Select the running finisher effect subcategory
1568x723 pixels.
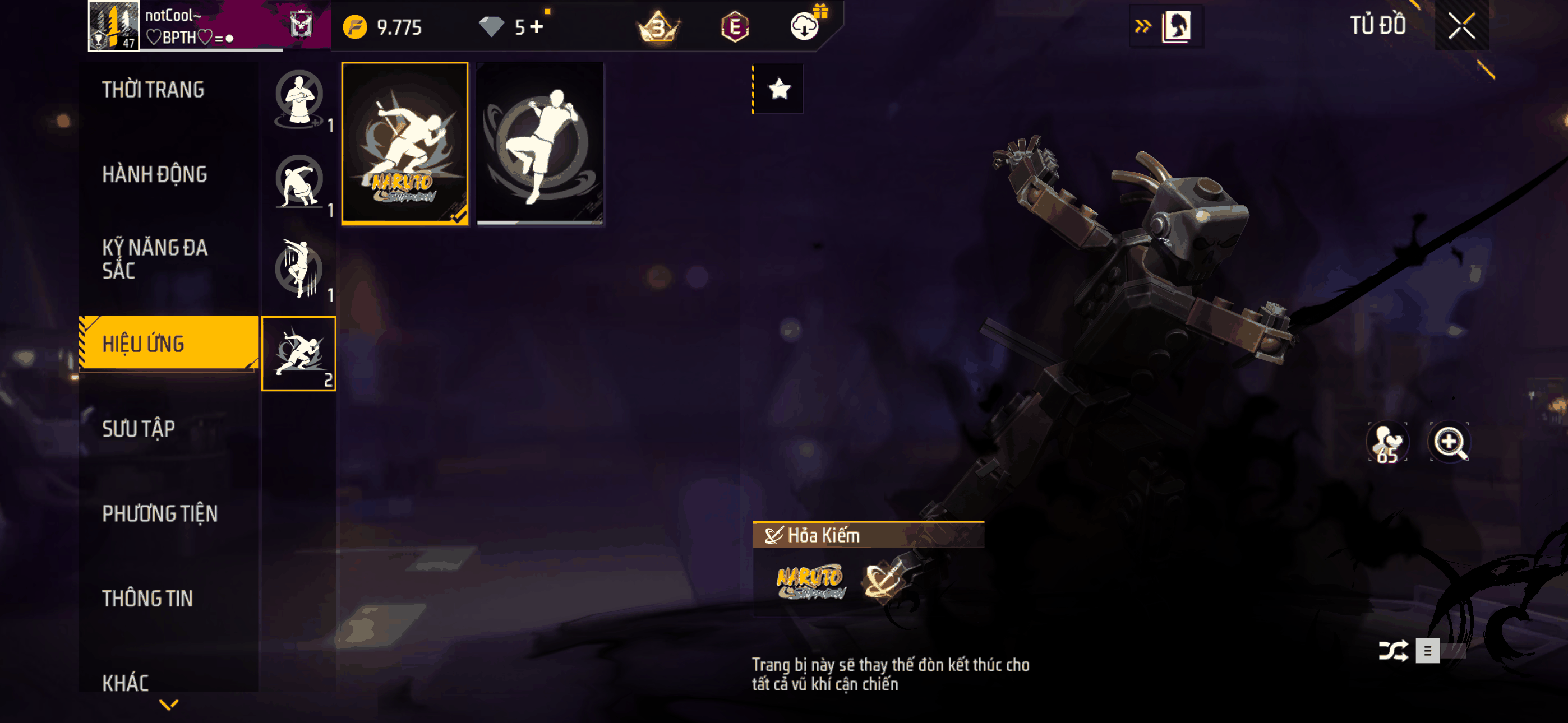[x=299, y=354]
